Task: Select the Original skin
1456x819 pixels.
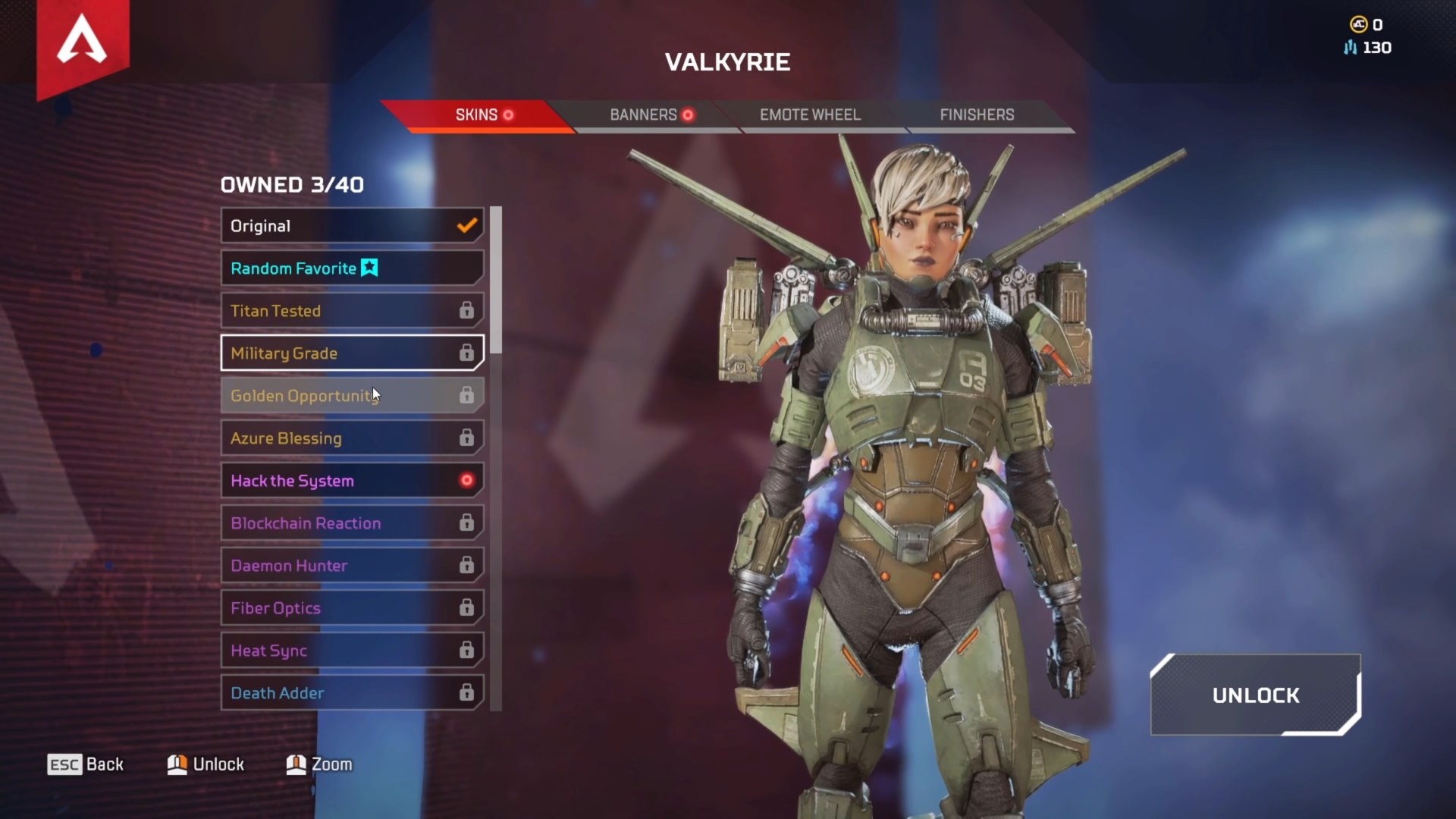Action: (x=352, y=226)
